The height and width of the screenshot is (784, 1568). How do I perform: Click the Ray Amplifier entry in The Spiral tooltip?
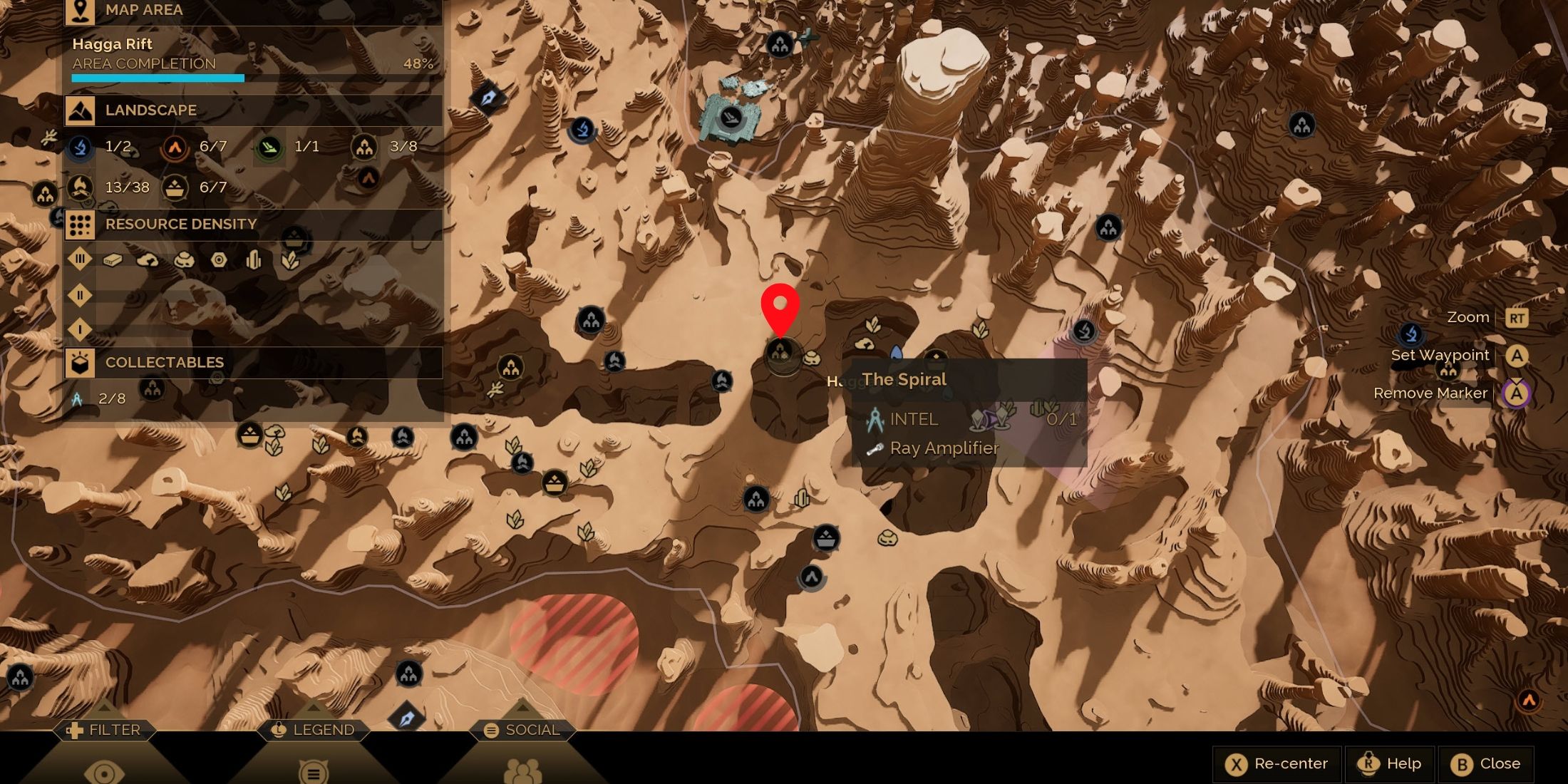tap(944, 448)
